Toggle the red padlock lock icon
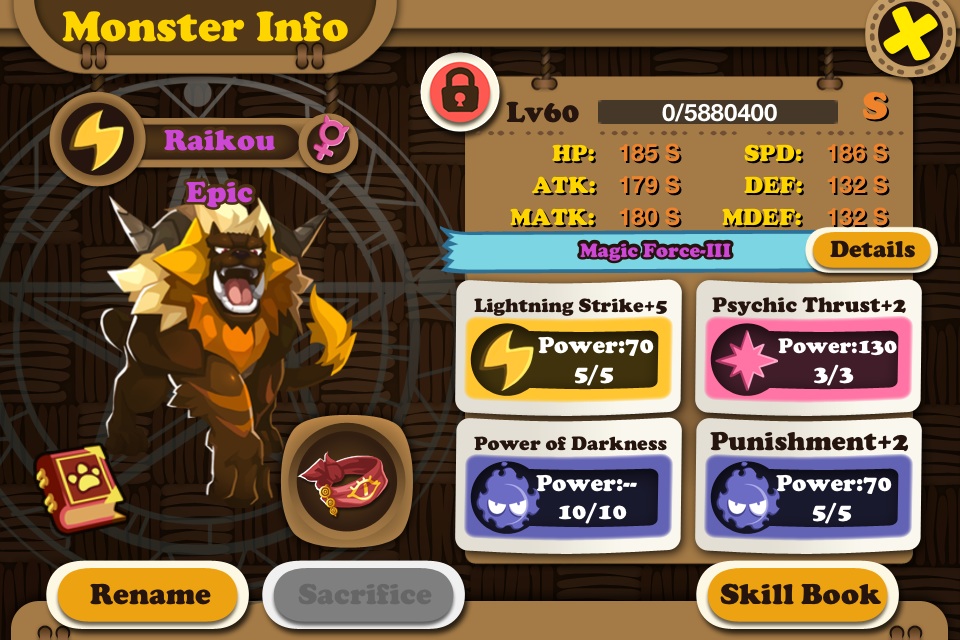This screenshot has height=640, width=960. point(459,94)
